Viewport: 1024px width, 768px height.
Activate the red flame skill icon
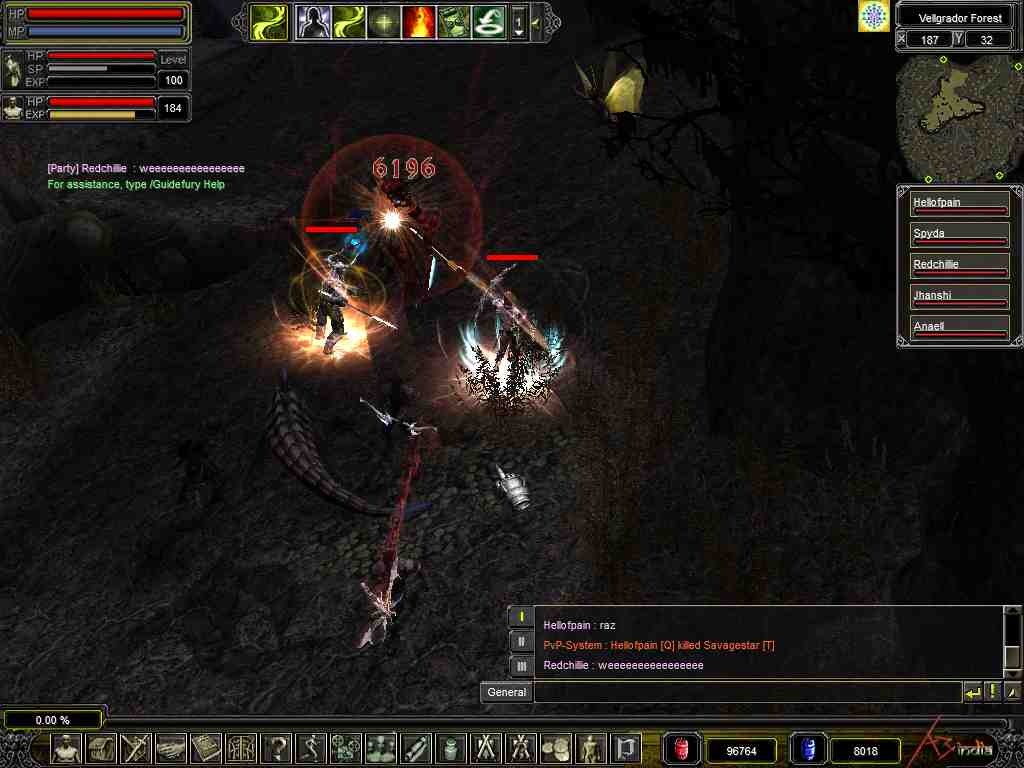point(418,21)
